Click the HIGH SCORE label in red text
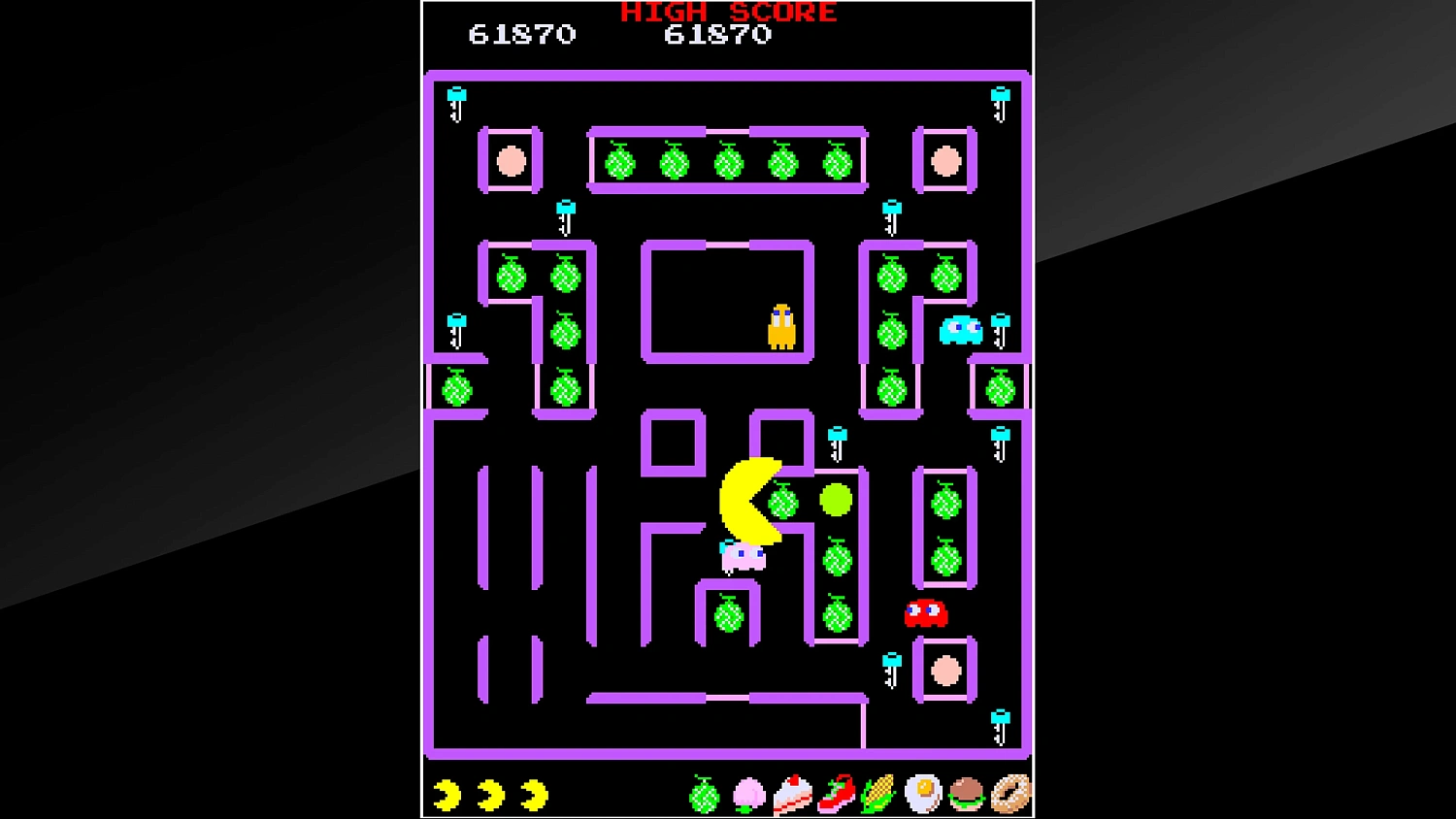The width and height of the screenshot is (1456, 819). pos(727,13)
